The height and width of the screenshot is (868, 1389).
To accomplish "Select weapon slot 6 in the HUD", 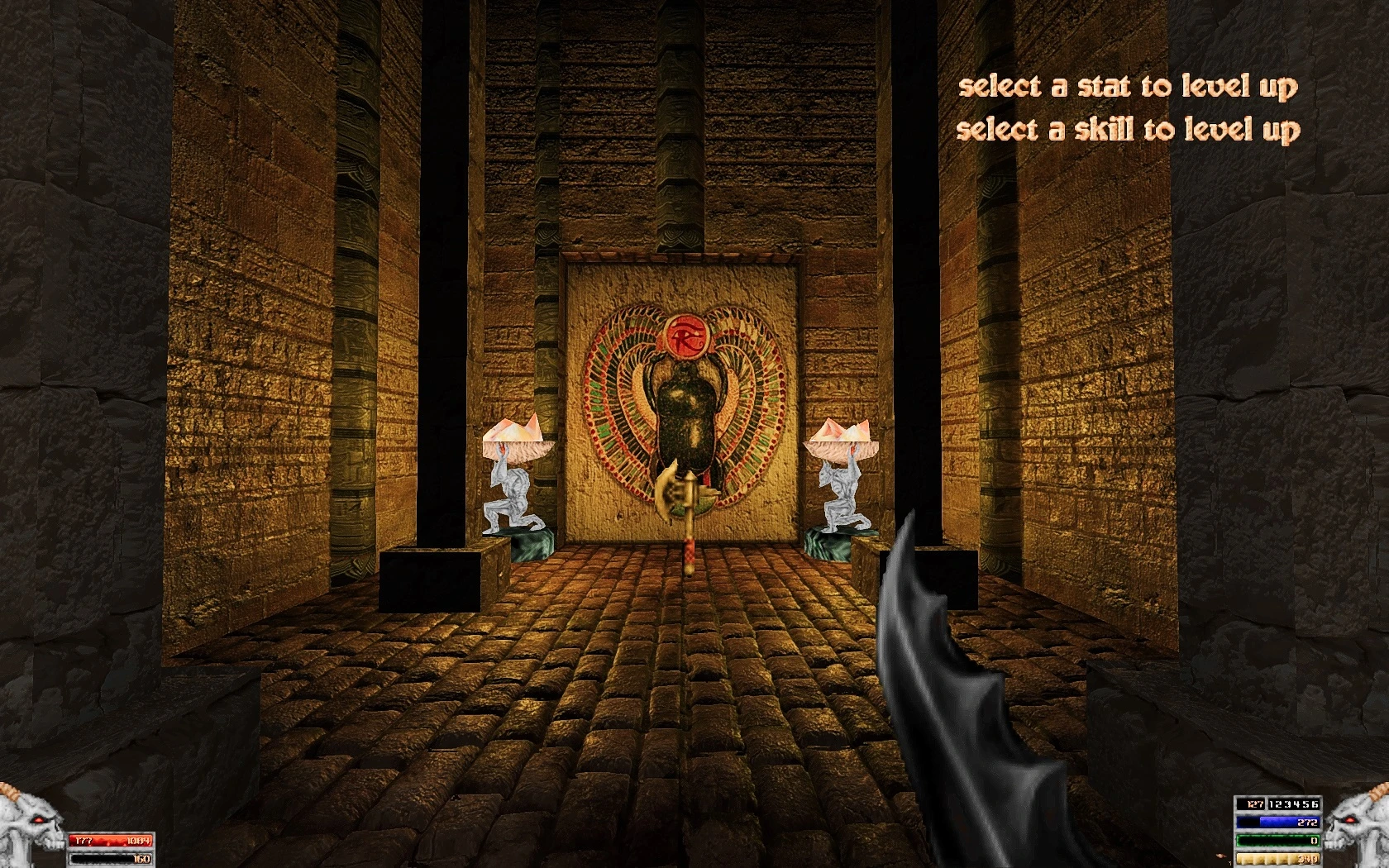I will coord(1315,804).
